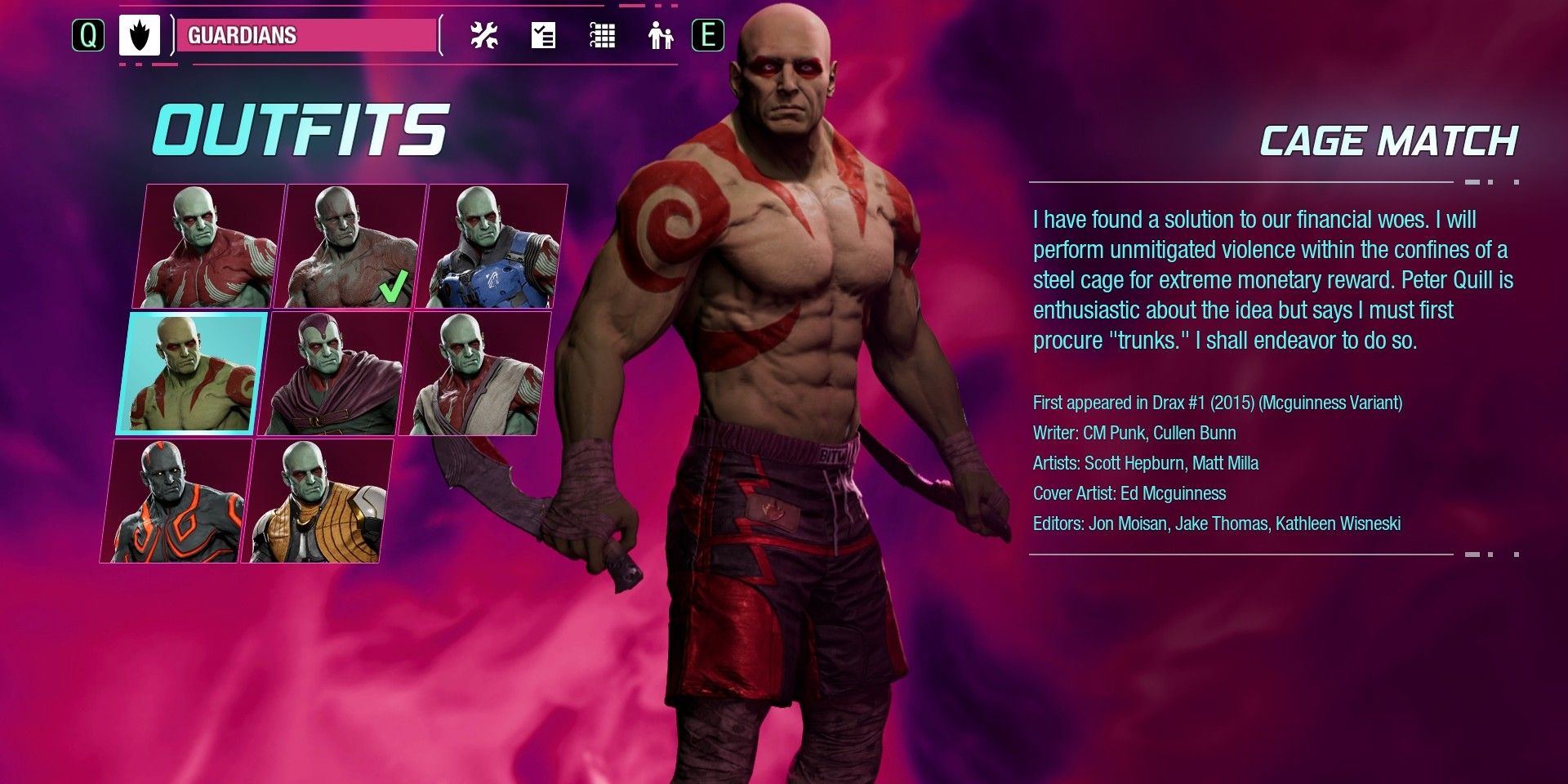Pick the highlighted Cage Match outfit thumbnail
This screenshot has height=784, width=1568.
click(x=193, y=372)
